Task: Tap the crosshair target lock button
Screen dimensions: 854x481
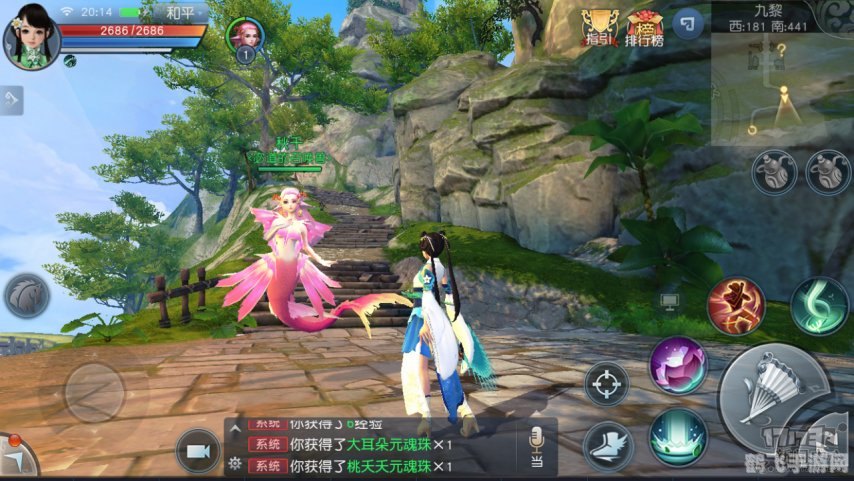Action: (x=606, y=385)
